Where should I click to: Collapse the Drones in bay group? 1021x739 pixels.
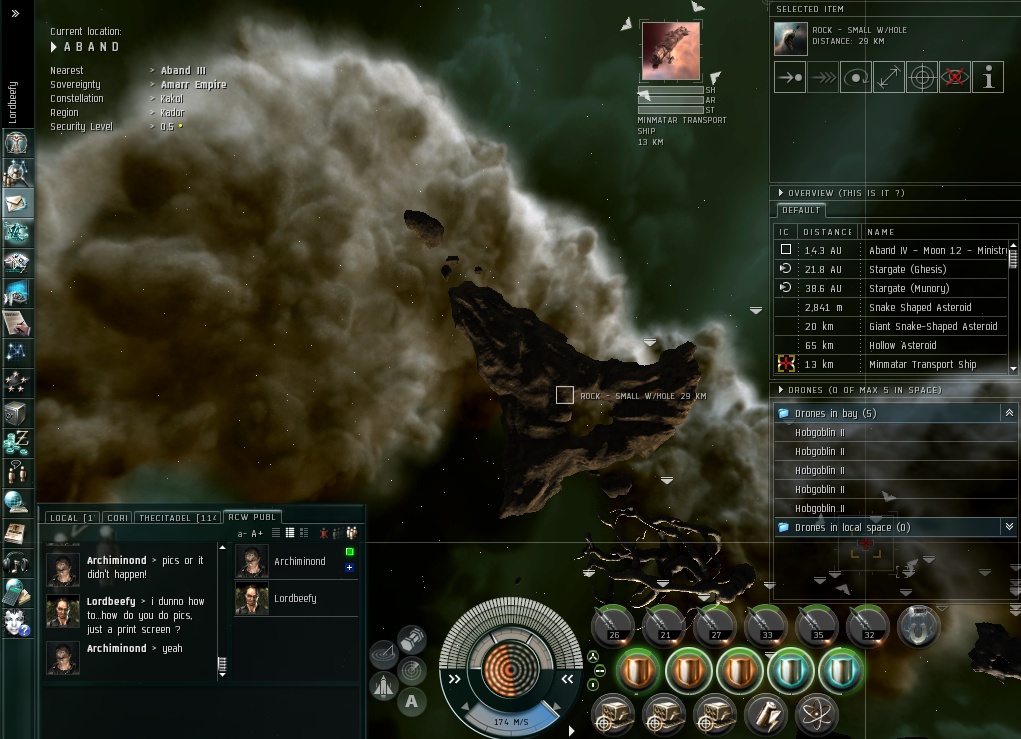click(x=1008, y=413)
